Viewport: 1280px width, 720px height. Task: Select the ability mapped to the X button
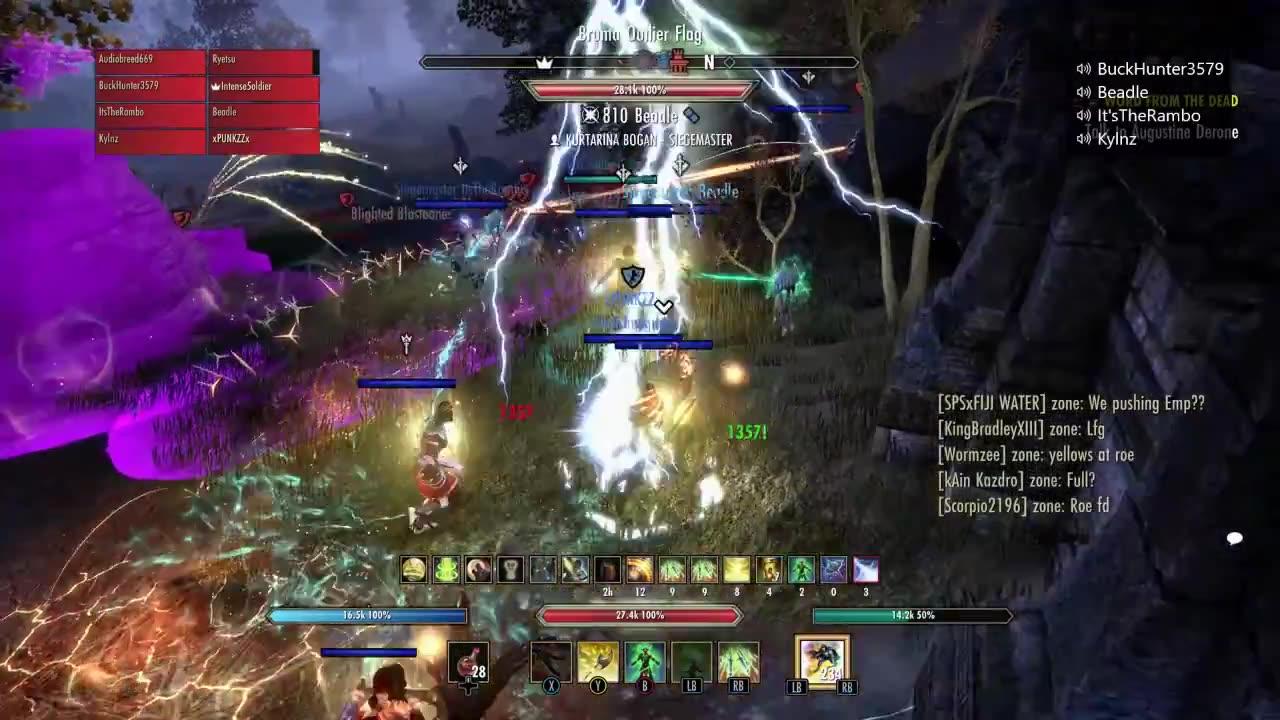[x=551, y=662]
